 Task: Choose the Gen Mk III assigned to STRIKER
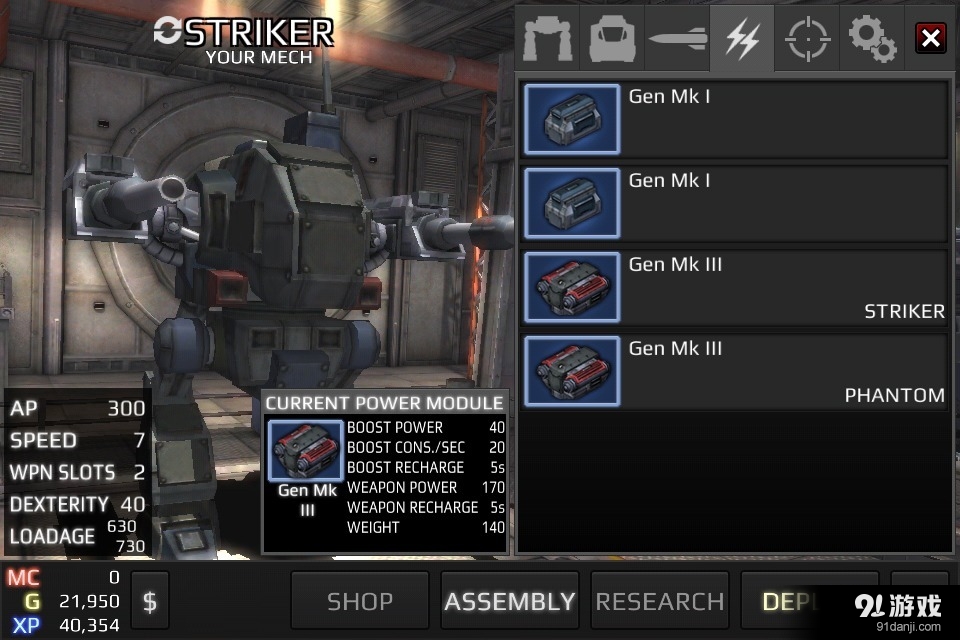[x=734, y=288]
